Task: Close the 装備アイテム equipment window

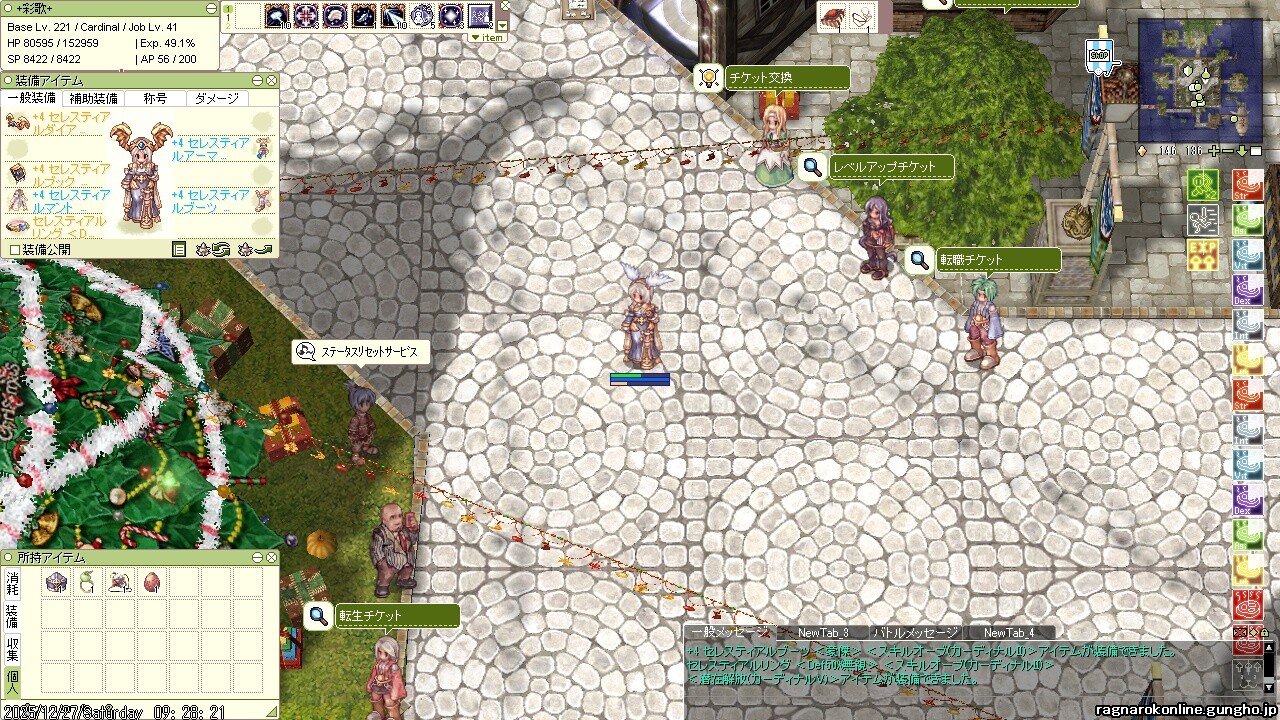Action: [271, 80]
